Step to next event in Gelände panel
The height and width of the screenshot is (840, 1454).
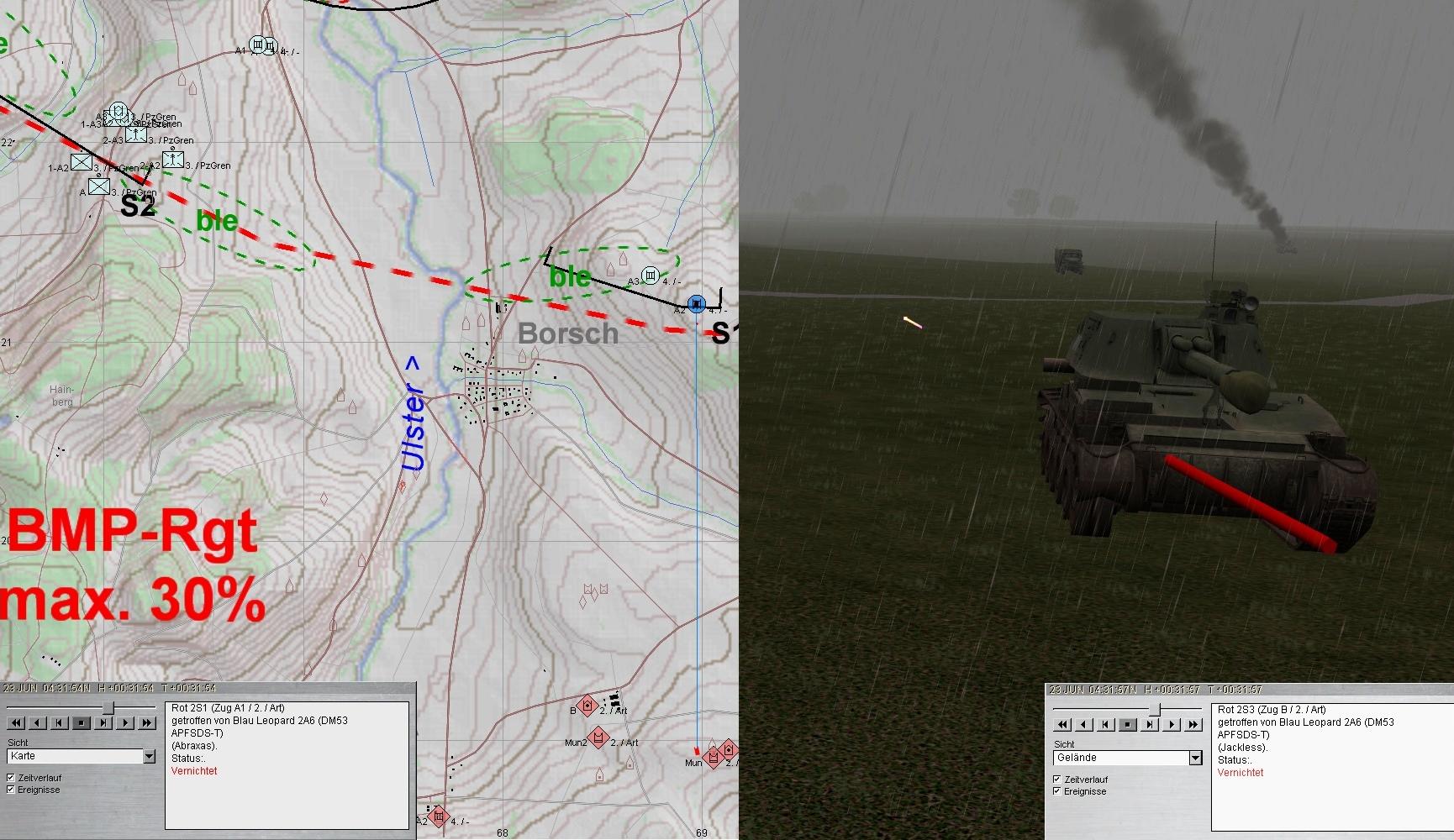coord(1150,724)
